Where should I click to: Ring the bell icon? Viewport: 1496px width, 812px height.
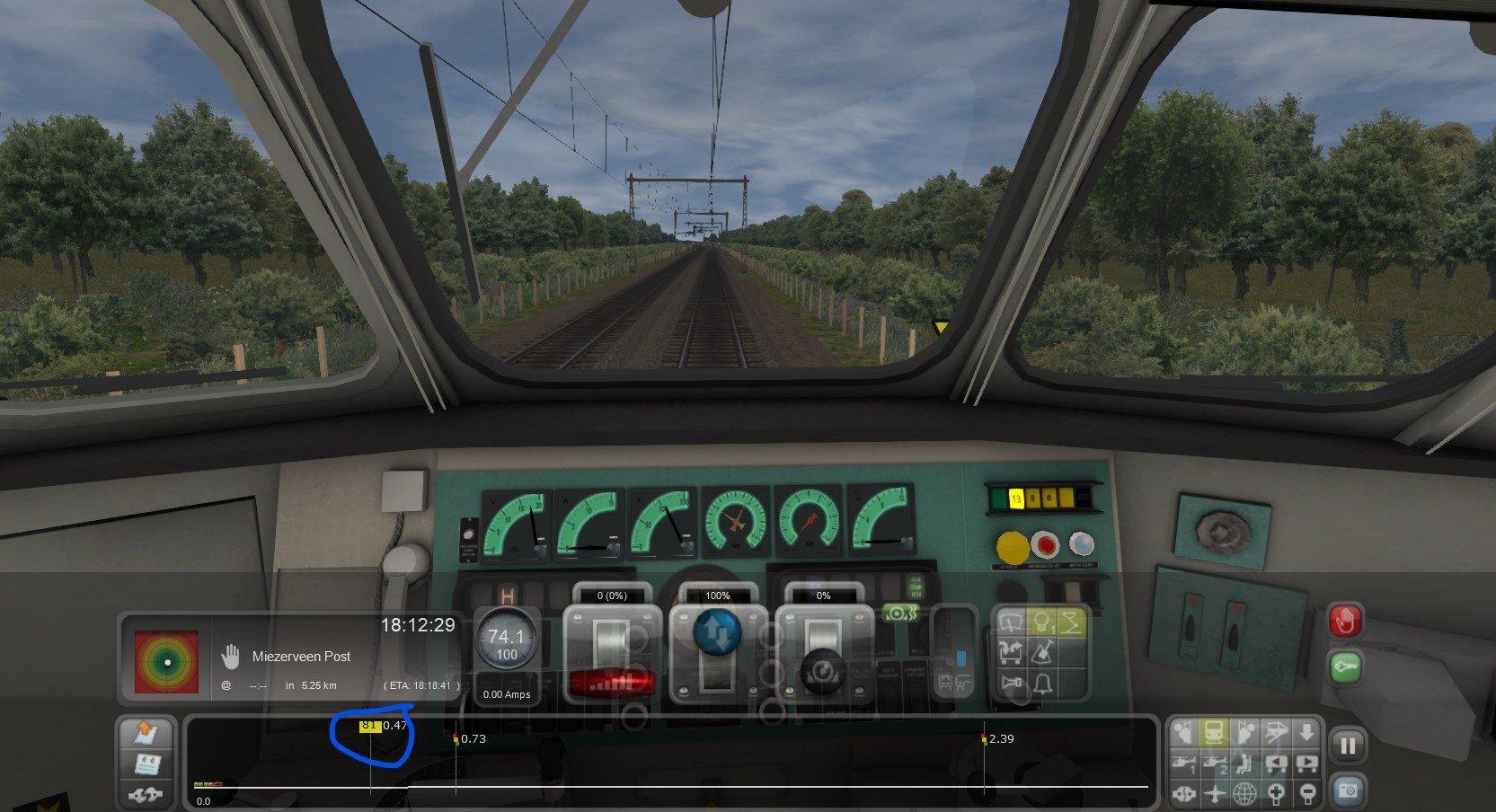(1042, 684)
